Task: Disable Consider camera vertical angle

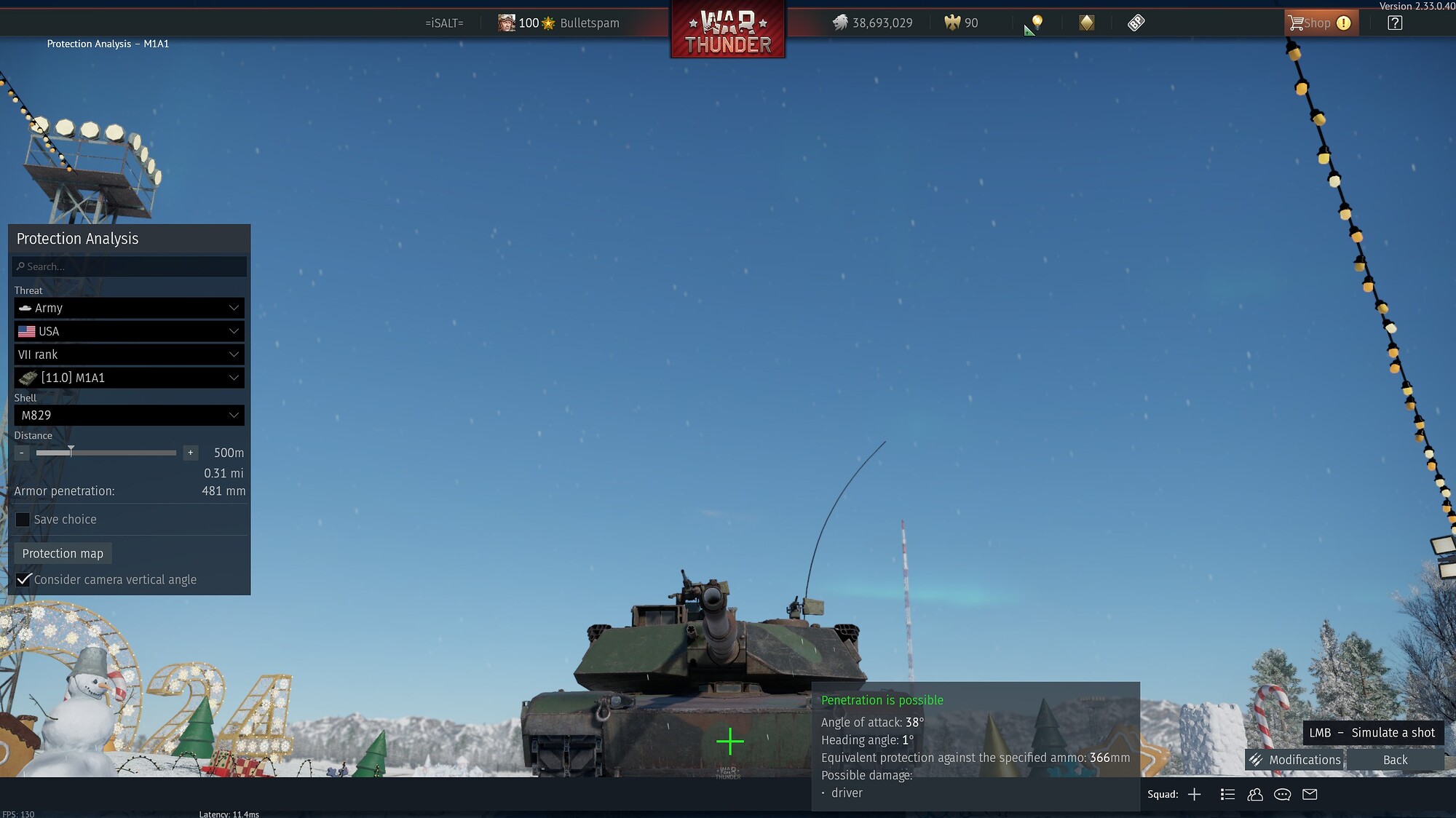Action: coord(23,579)
